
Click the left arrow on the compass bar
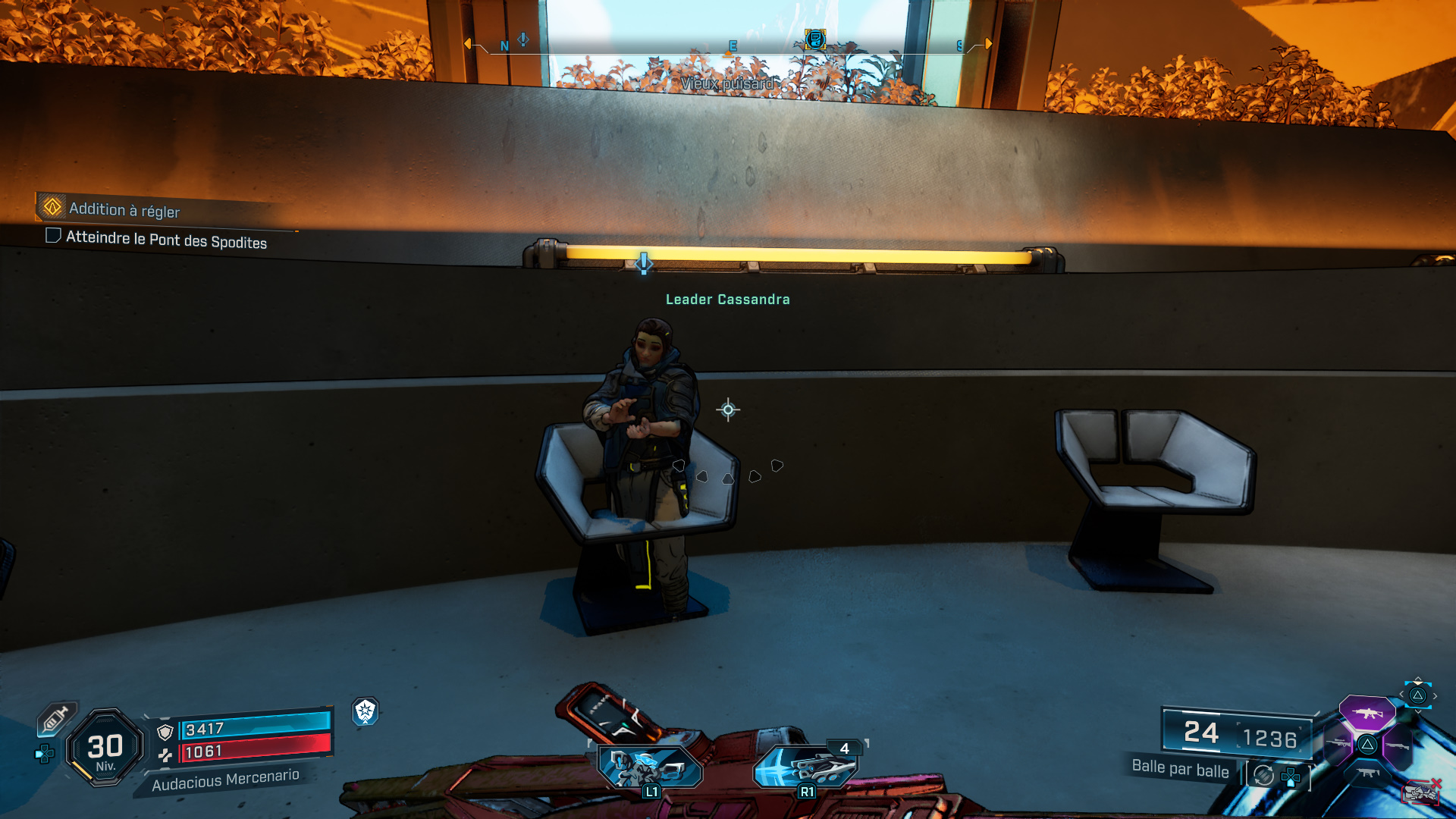(x=468, y=43)
